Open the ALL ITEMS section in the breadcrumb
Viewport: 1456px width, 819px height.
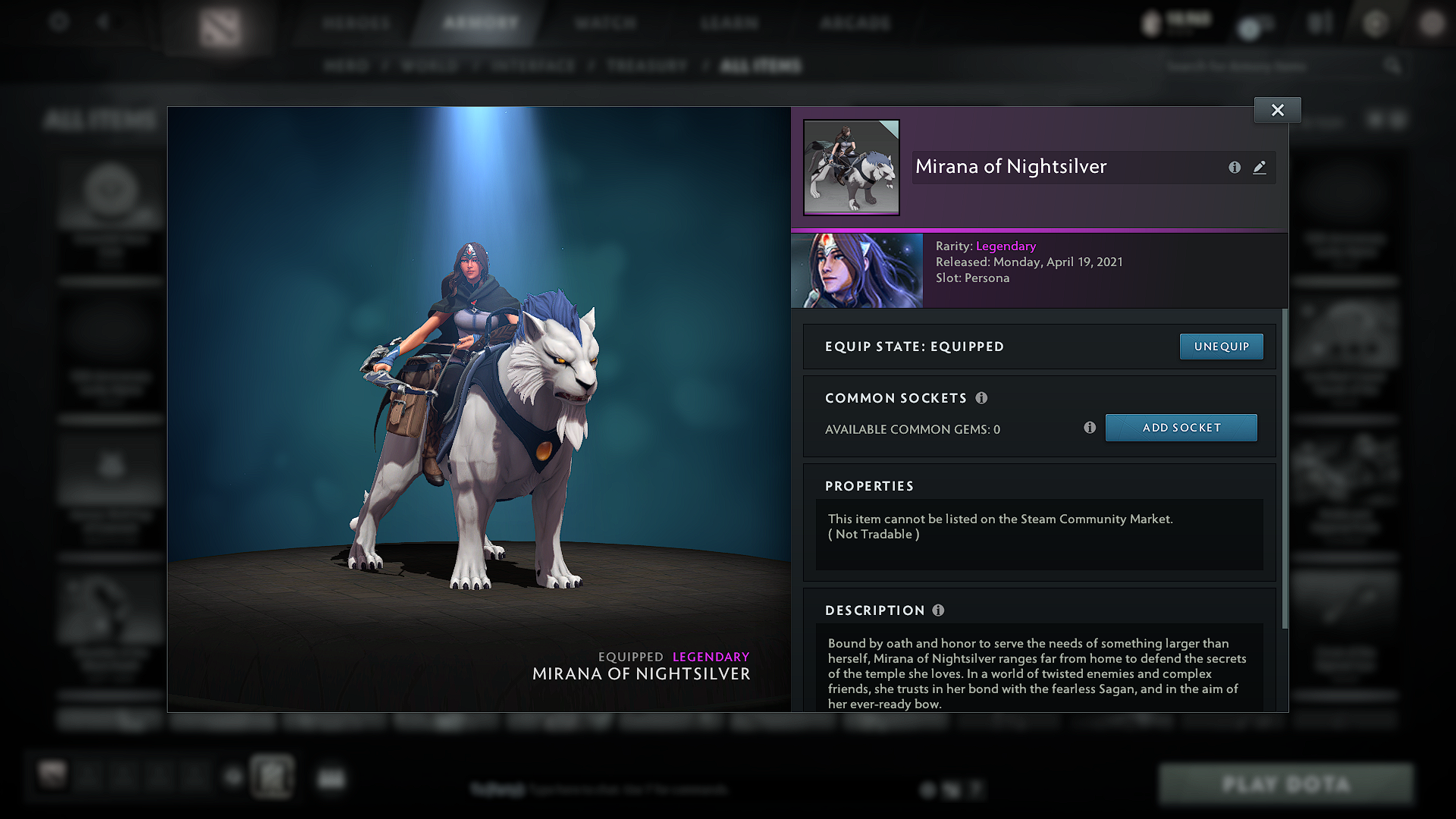(x=761, y=66)
